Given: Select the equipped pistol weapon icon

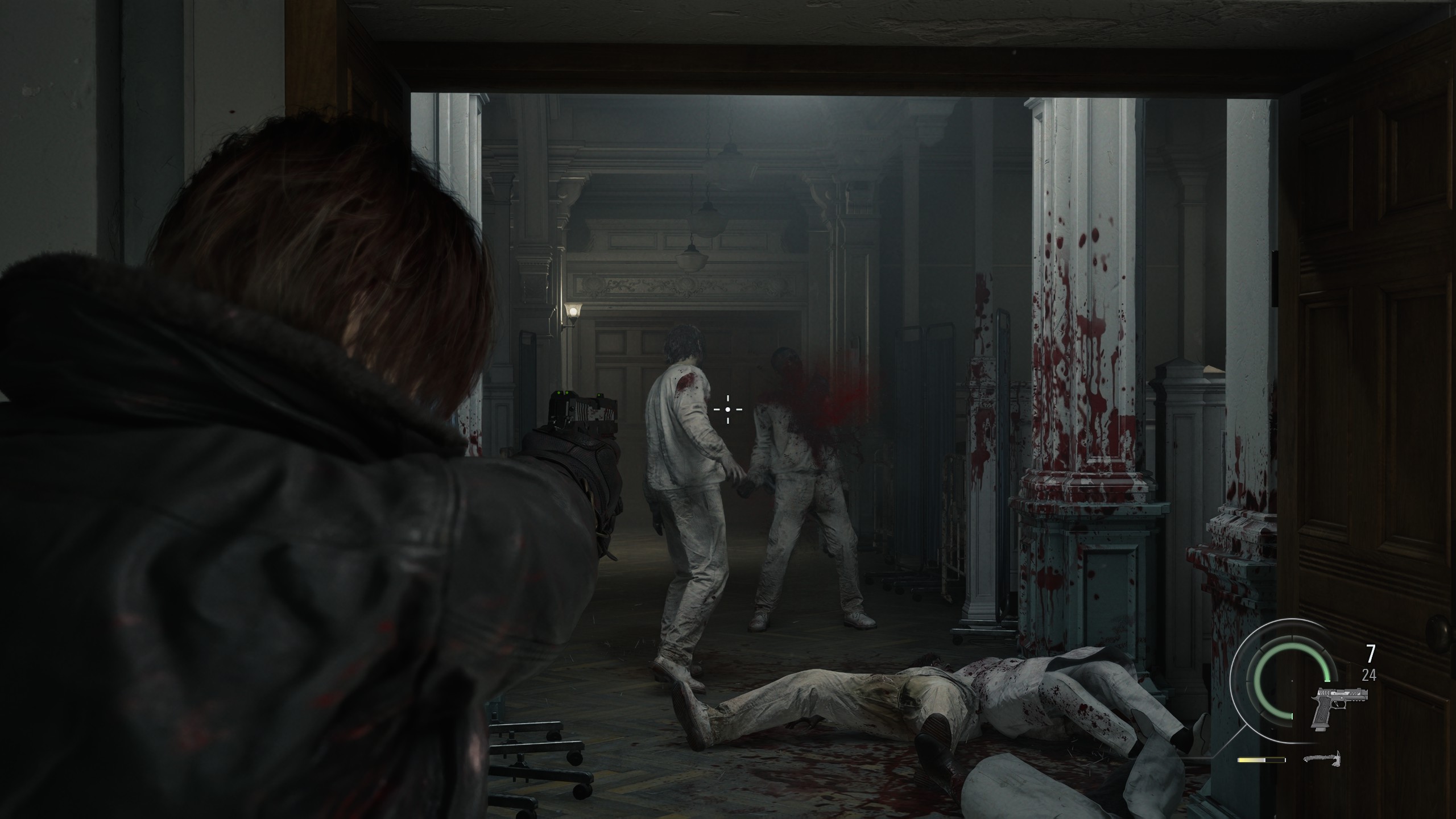Looking at the screenshot, I should pos(1338,707).
